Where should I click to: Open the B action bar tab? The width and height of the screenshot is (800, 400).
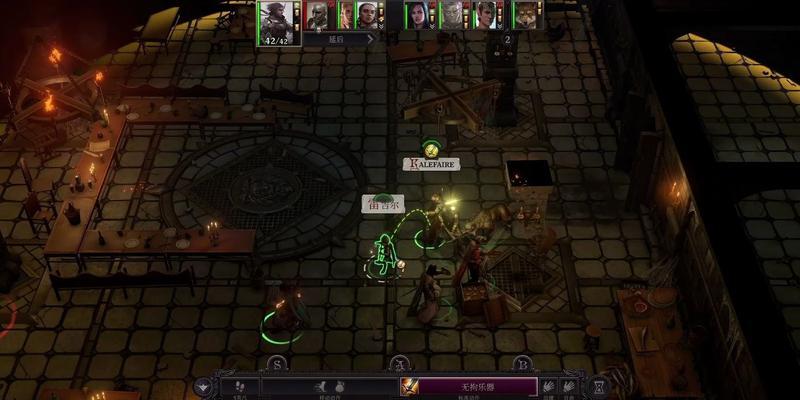521,365
